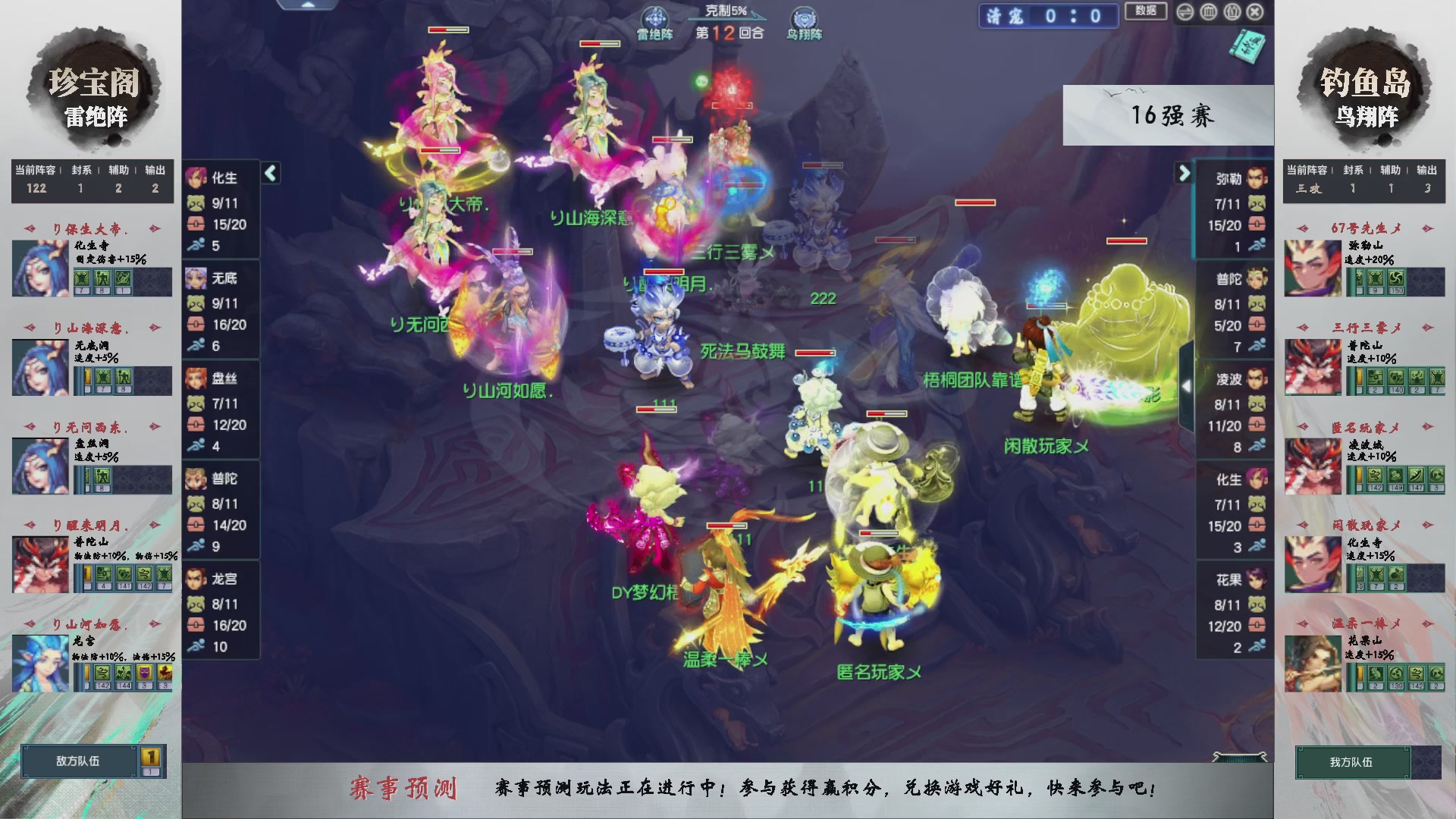Collapse the left roster with the left arrow
Image resolution: width=1456 pixels, height=819 pixels.
[269, 173]
